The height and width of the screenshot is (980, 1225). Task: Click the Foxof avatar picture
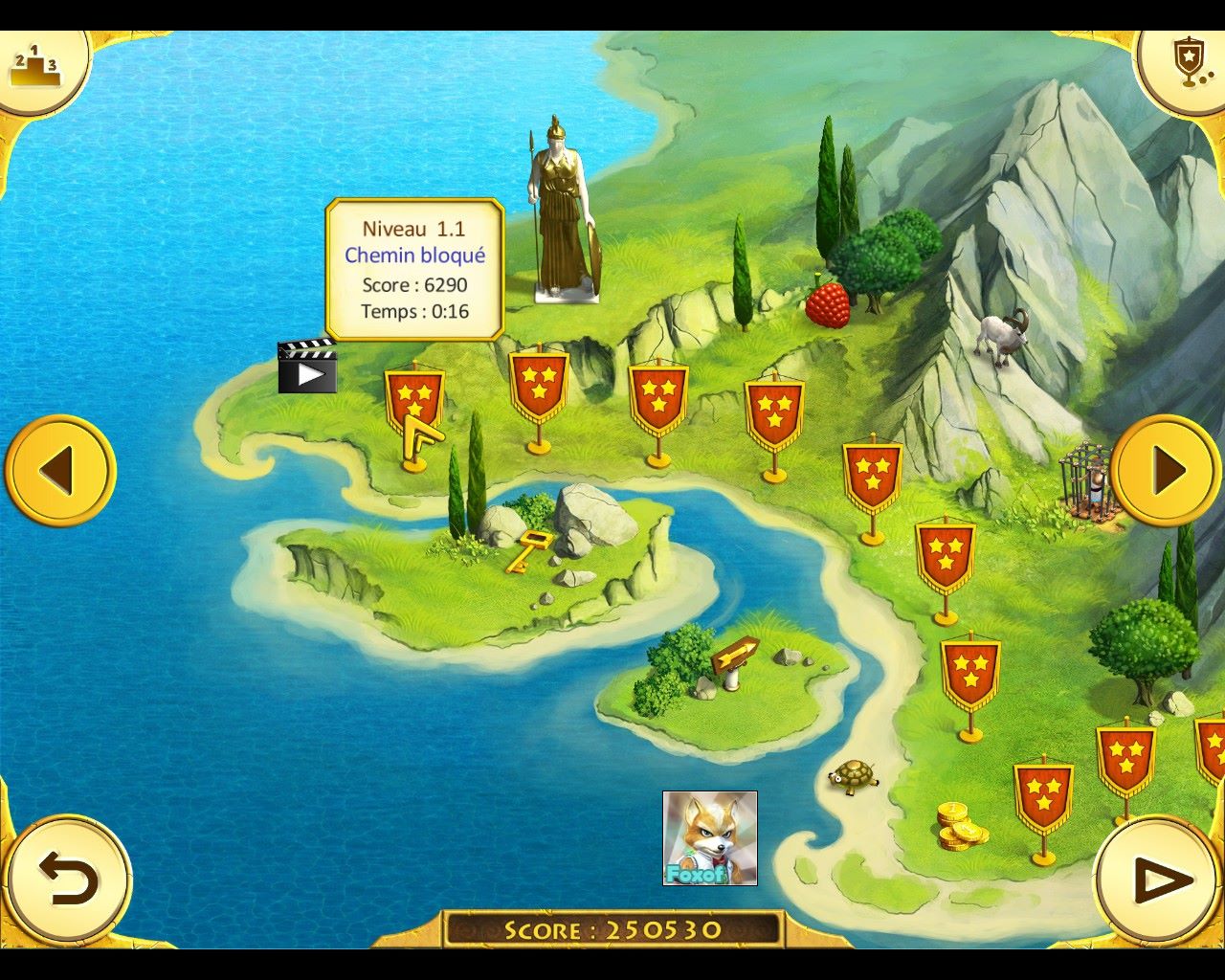coord(710,838)
